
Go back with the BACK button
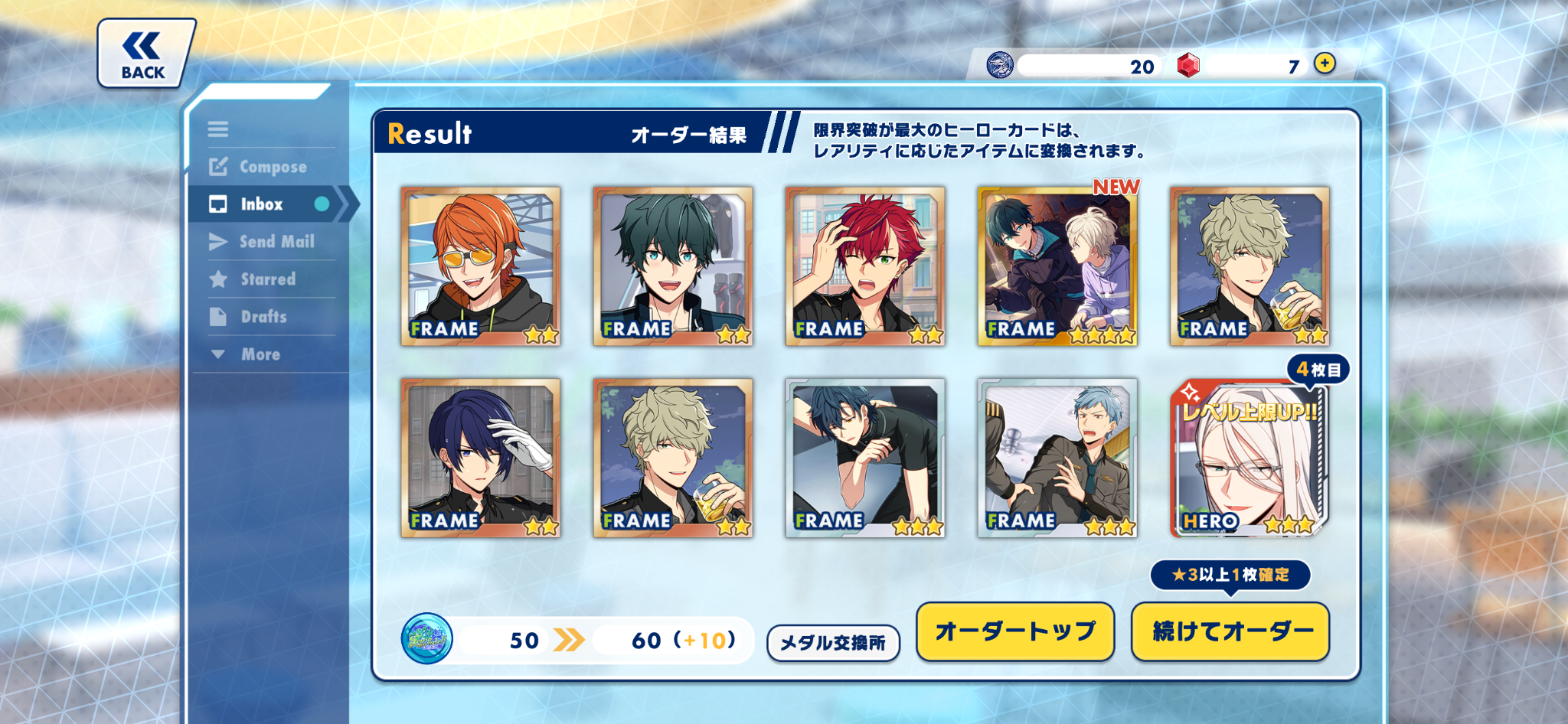[x=144, y=54]
